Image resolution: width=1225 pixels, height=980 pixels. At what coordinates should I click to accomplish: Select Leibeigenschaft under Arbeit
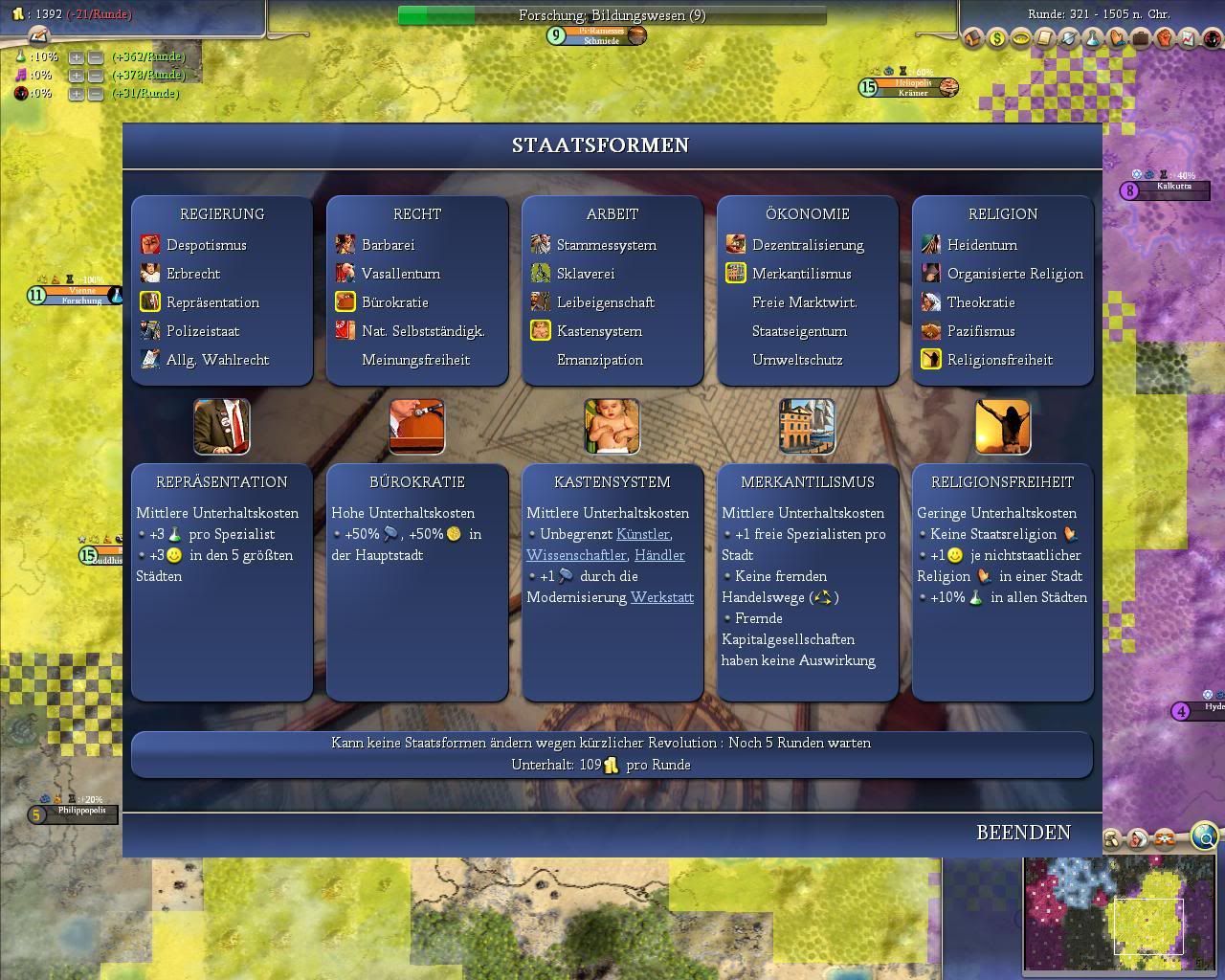coord(605,302)
